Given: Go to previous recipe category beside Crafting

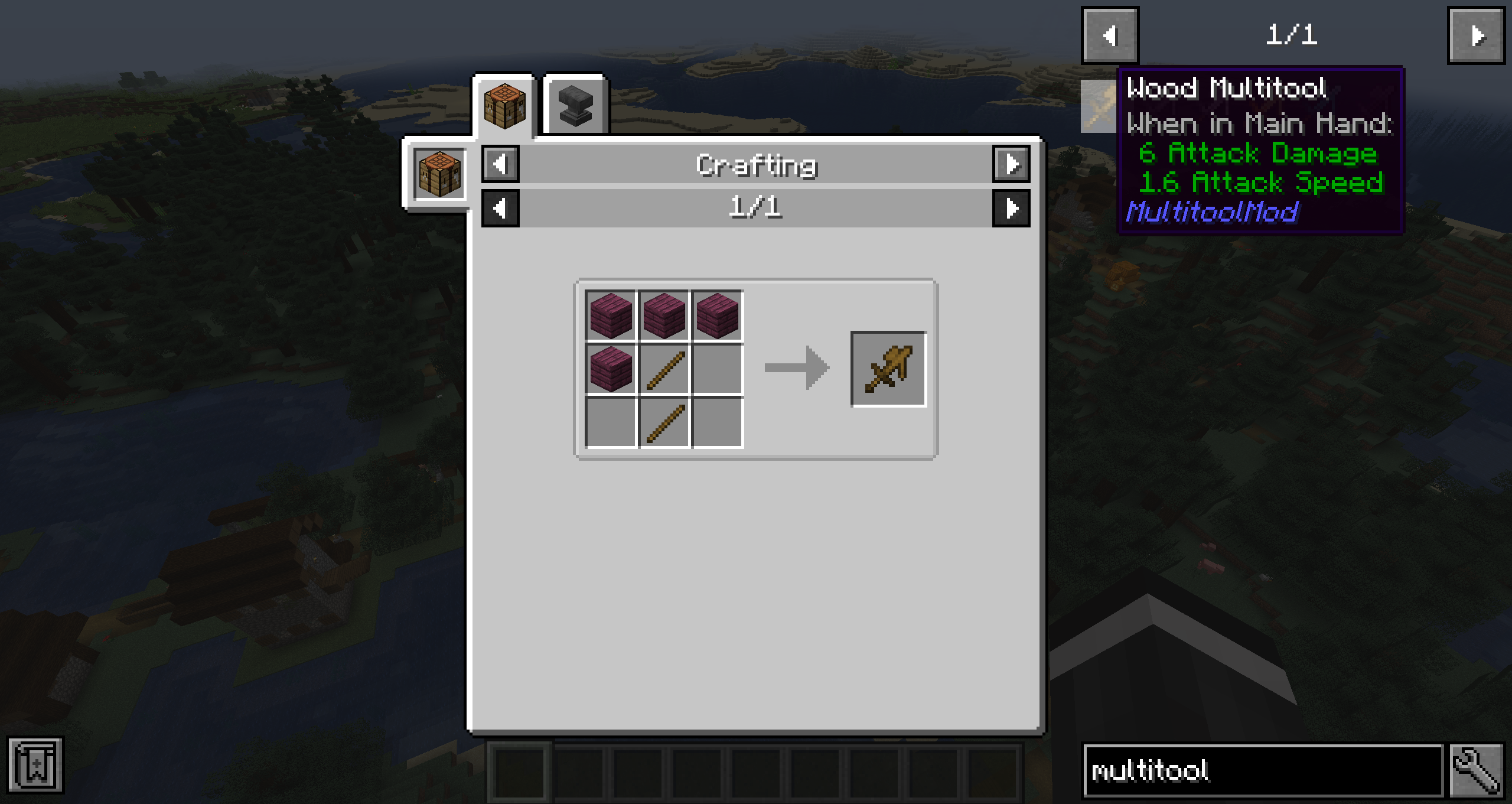Looking at the screenshot, I should click(x=500, y=164).
